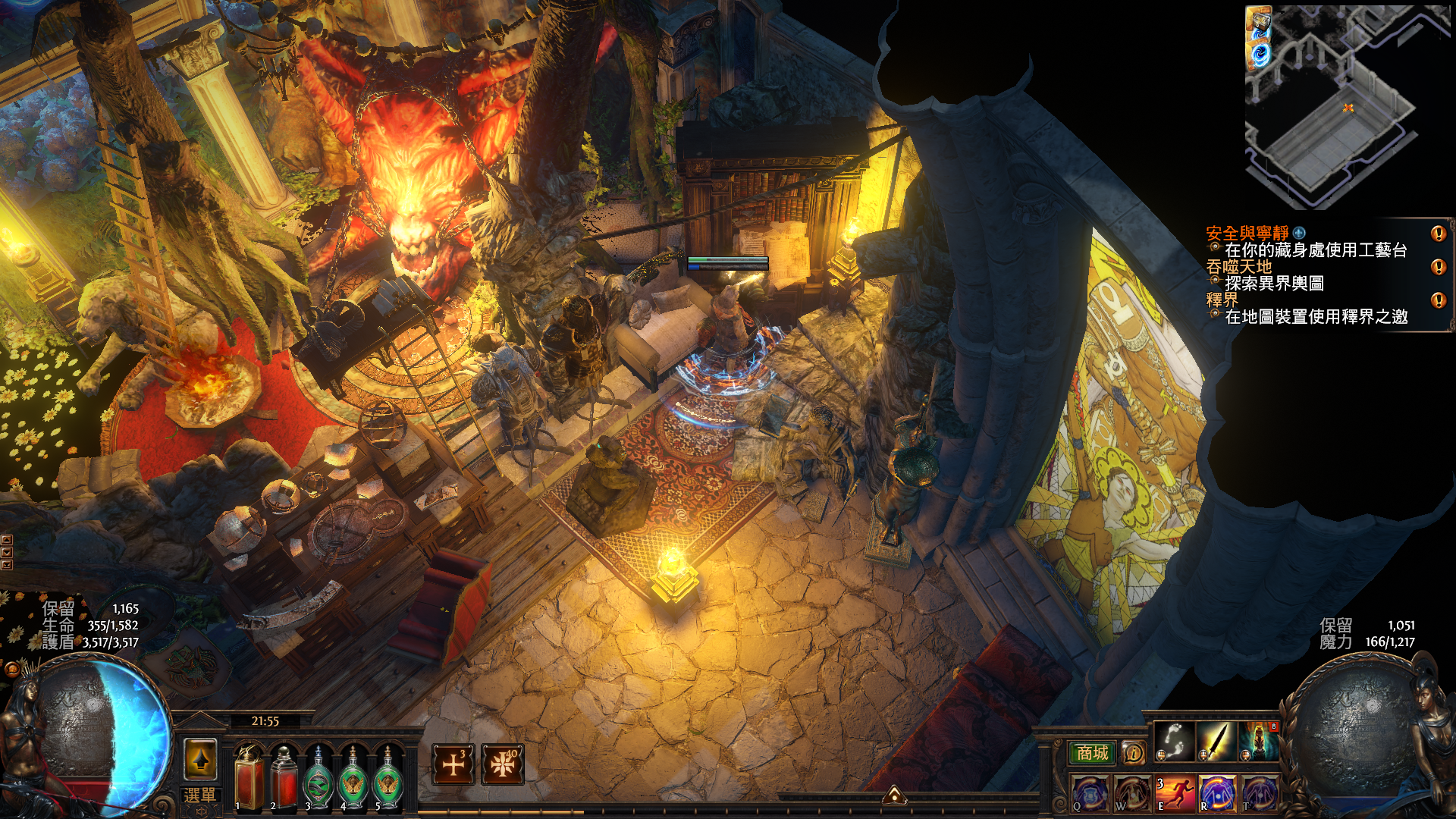Click the ornate cross icon marked 40
This screenshot has height=819, width=1456.
tap(502, 764)
